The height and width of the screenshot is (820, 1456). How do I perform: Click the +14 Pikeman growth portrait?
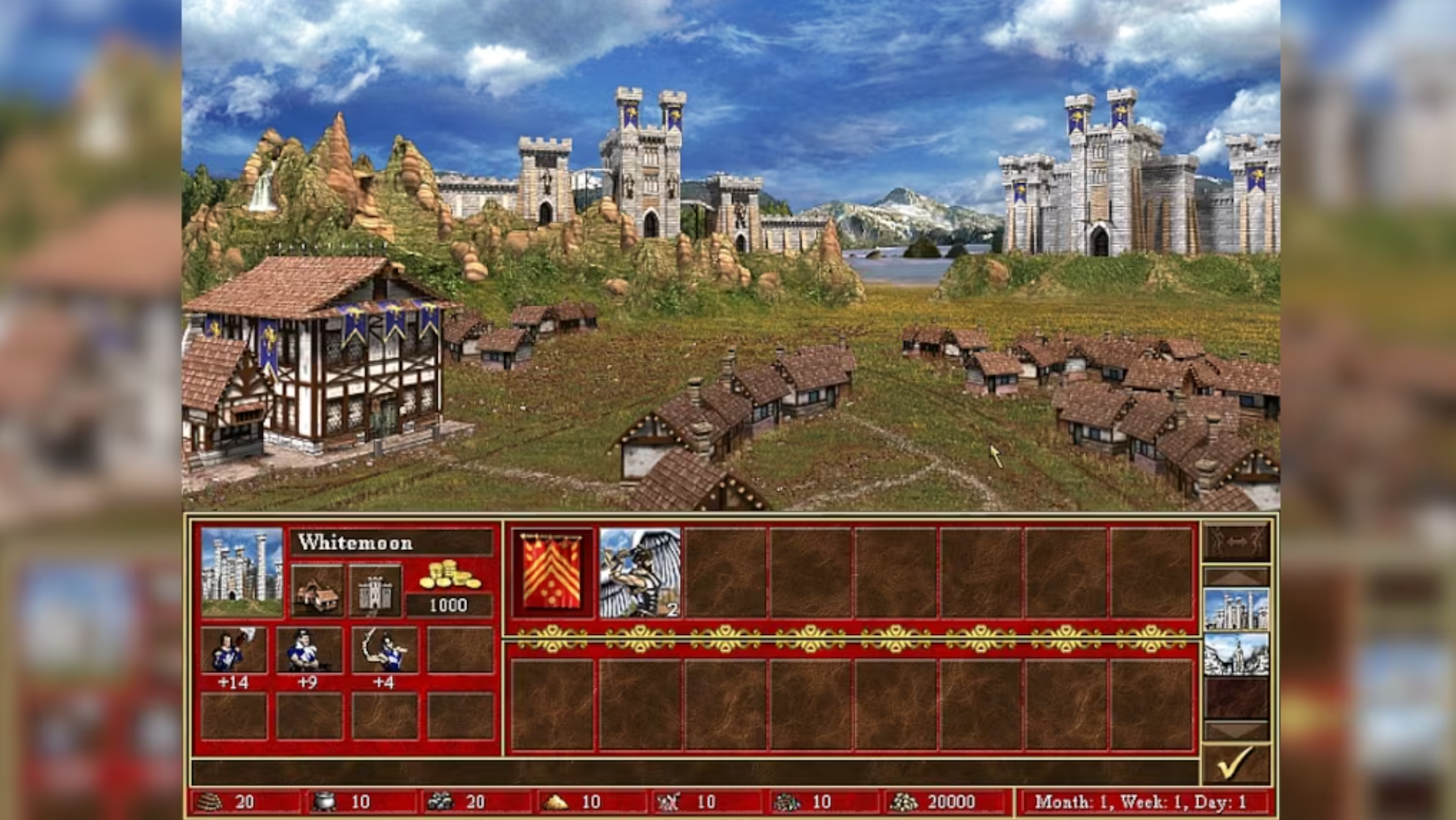point(232,652)
